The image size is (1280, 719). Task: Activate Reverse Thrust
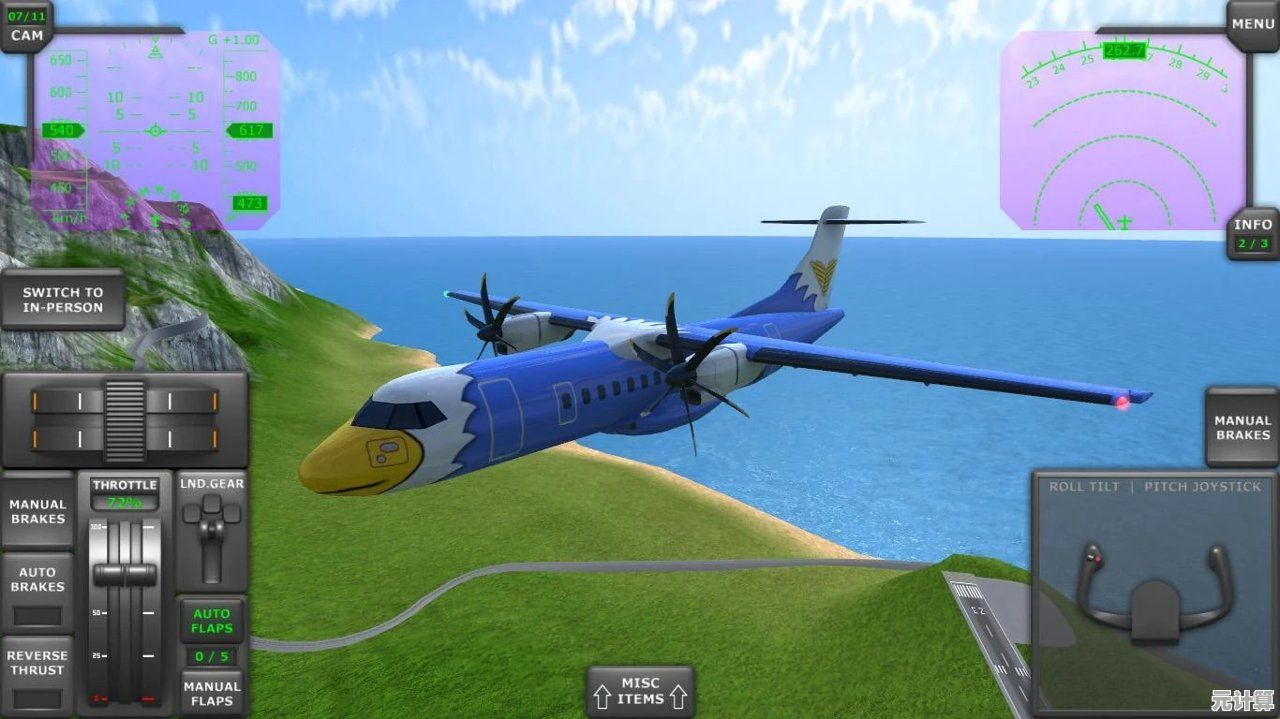coord(37,674)
